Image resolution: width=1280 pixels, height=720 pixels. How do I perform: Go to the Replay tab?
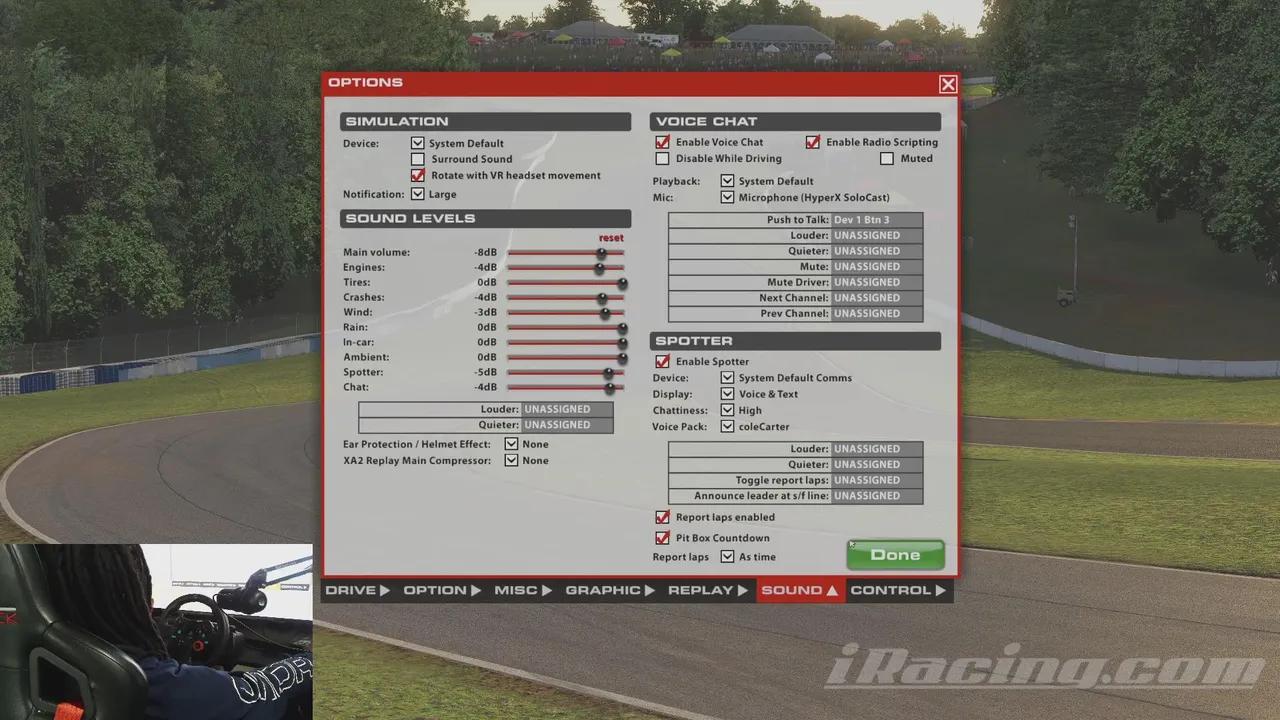(x=707, y=590)
